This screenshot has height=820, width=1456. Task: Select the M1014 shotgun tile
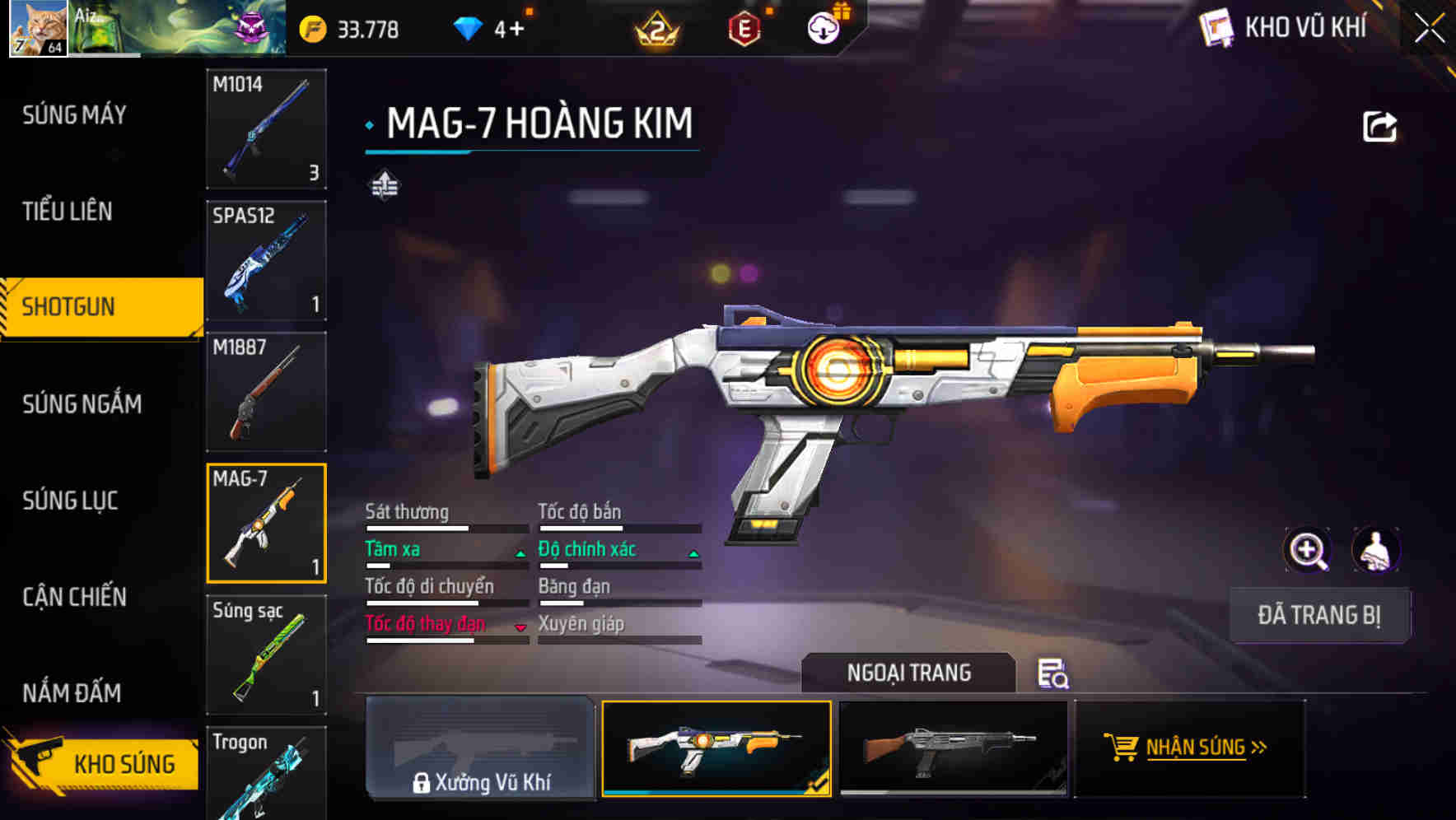pyautogui.click(x=266, y=129)
